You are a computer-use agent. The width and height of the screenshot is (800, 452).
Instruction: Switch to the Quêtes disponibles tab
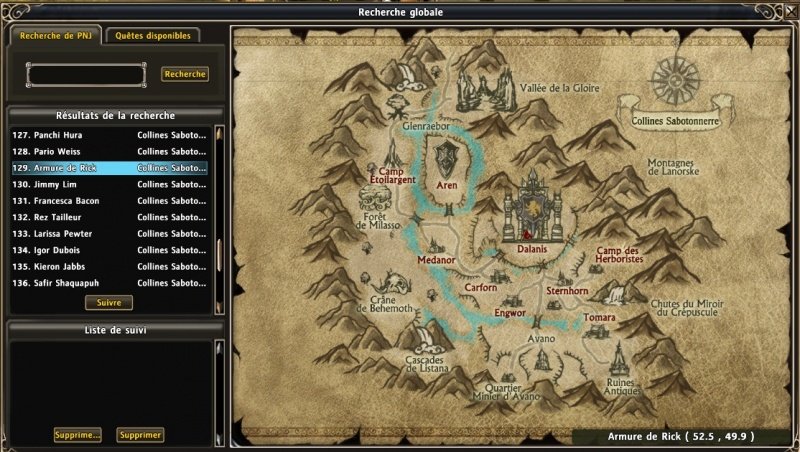tap(152, 35)
